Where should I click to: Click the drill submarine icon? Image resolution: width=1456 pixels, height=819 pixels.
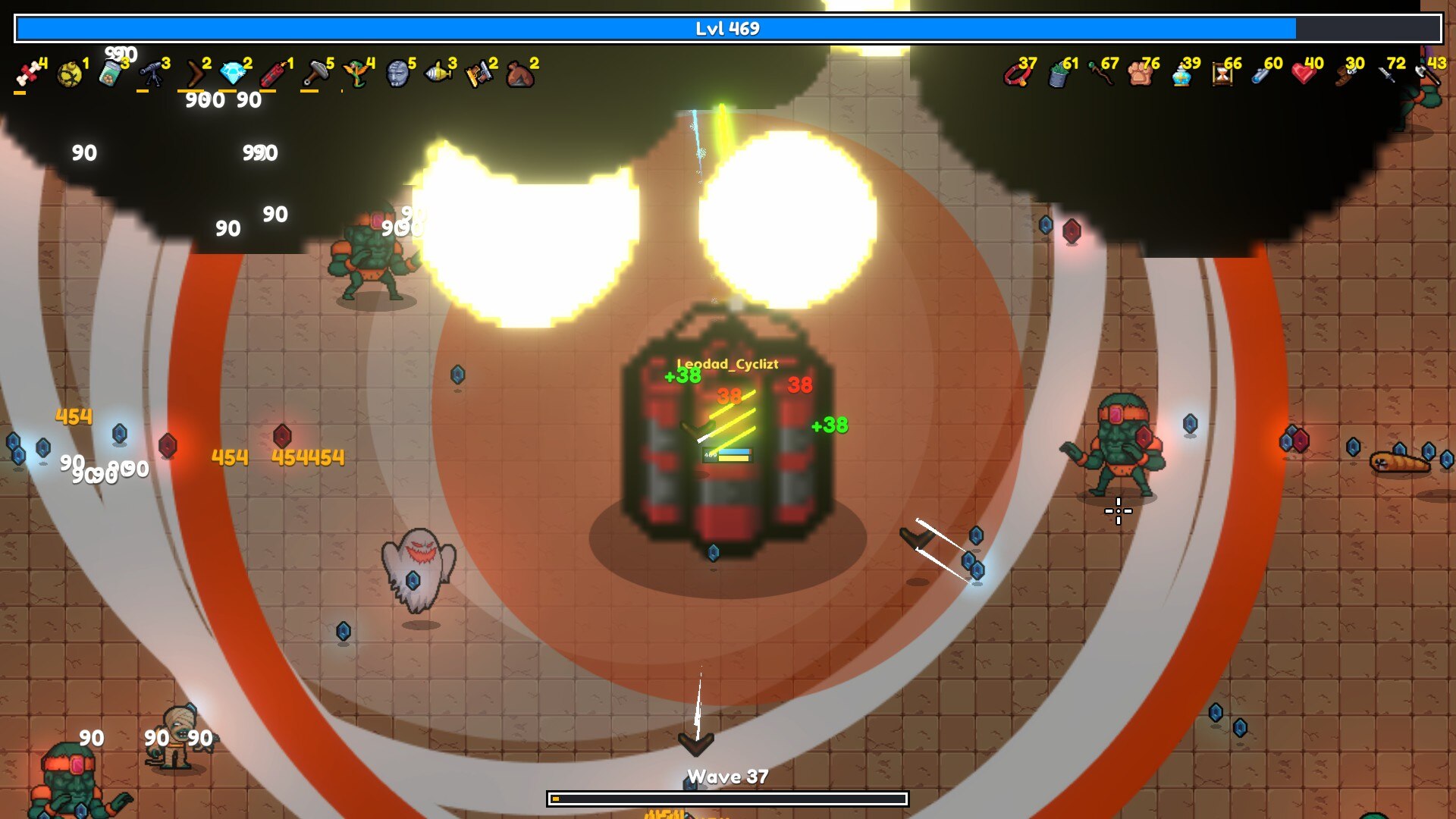(438, 74)
